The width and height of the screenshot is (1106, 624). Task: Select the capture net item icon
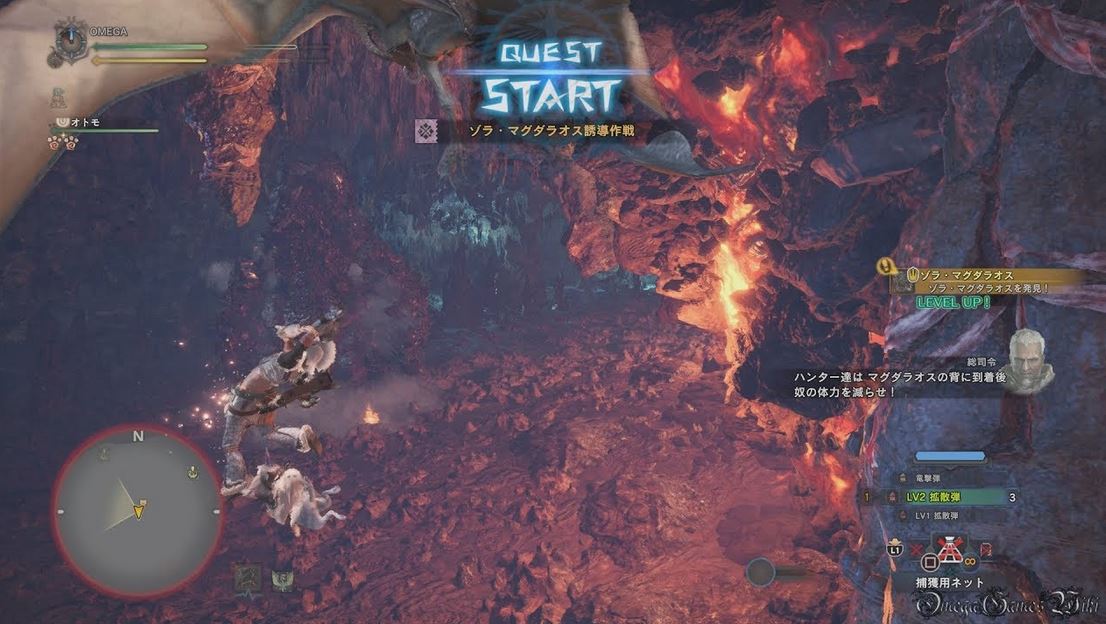[x=950, y=549]
